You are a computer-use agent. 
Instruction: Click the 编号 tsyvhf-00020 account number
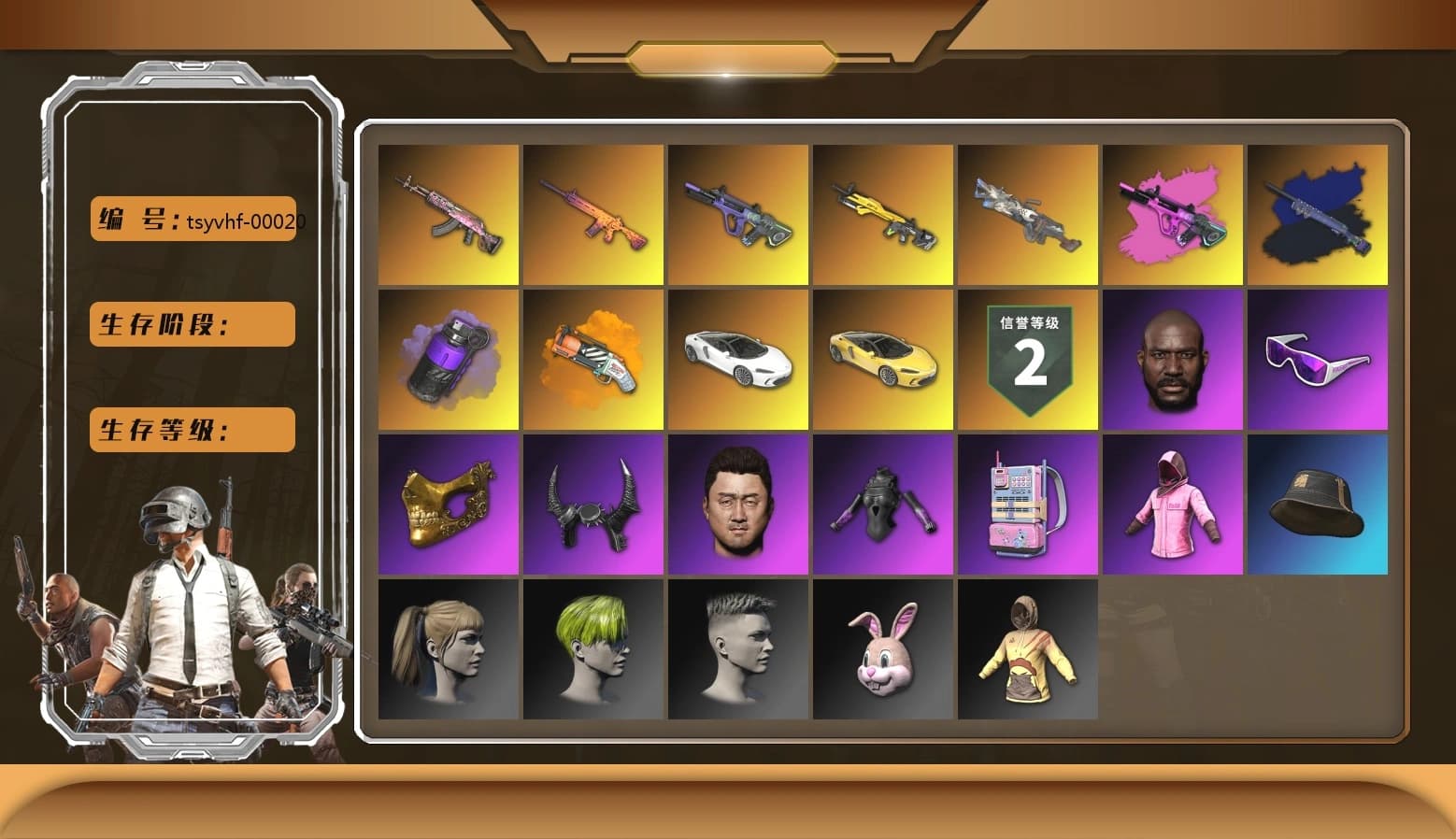pos(191,220)
